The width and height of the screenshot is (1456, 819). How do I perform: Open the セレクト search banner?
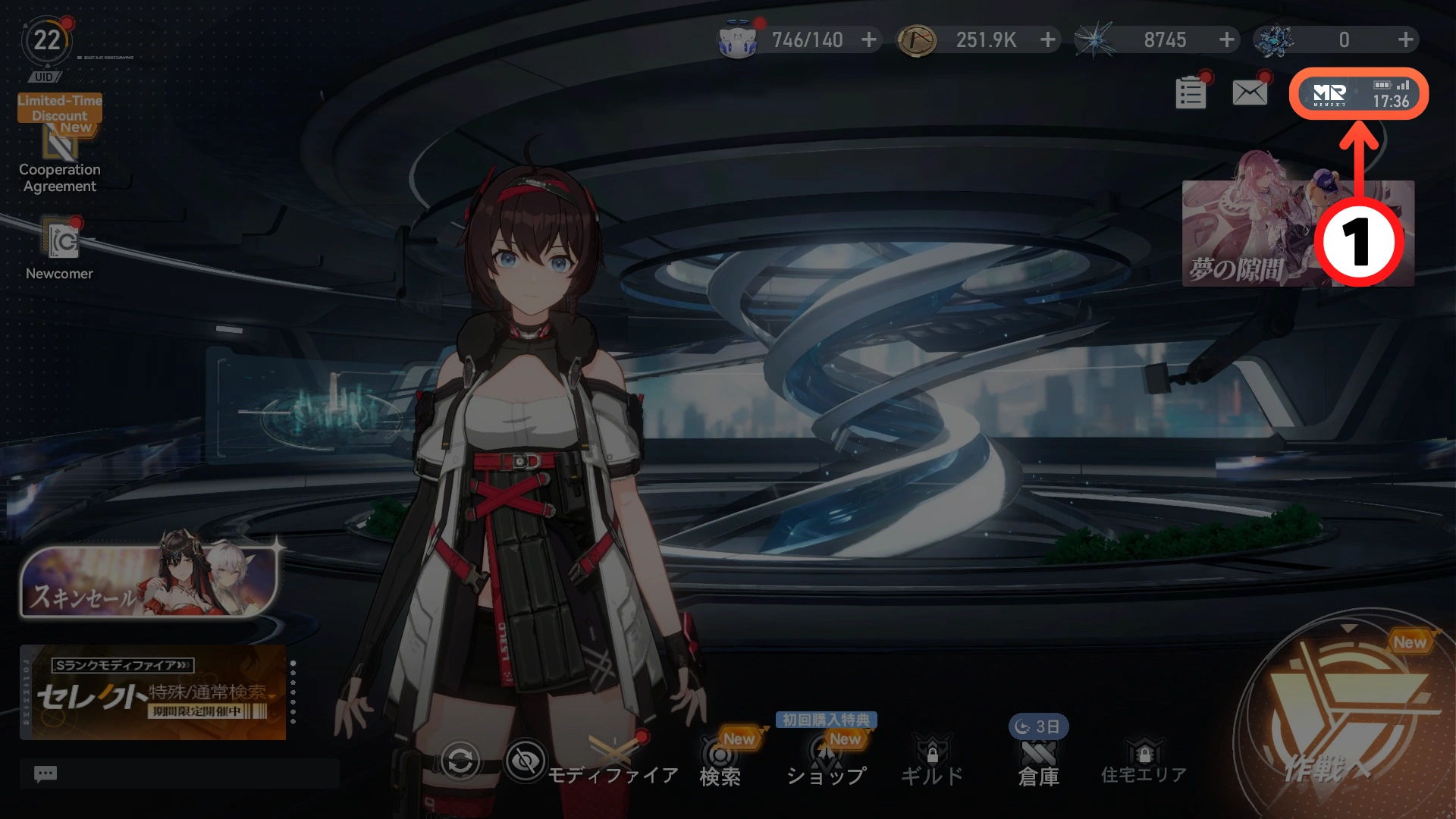[153, 692]
